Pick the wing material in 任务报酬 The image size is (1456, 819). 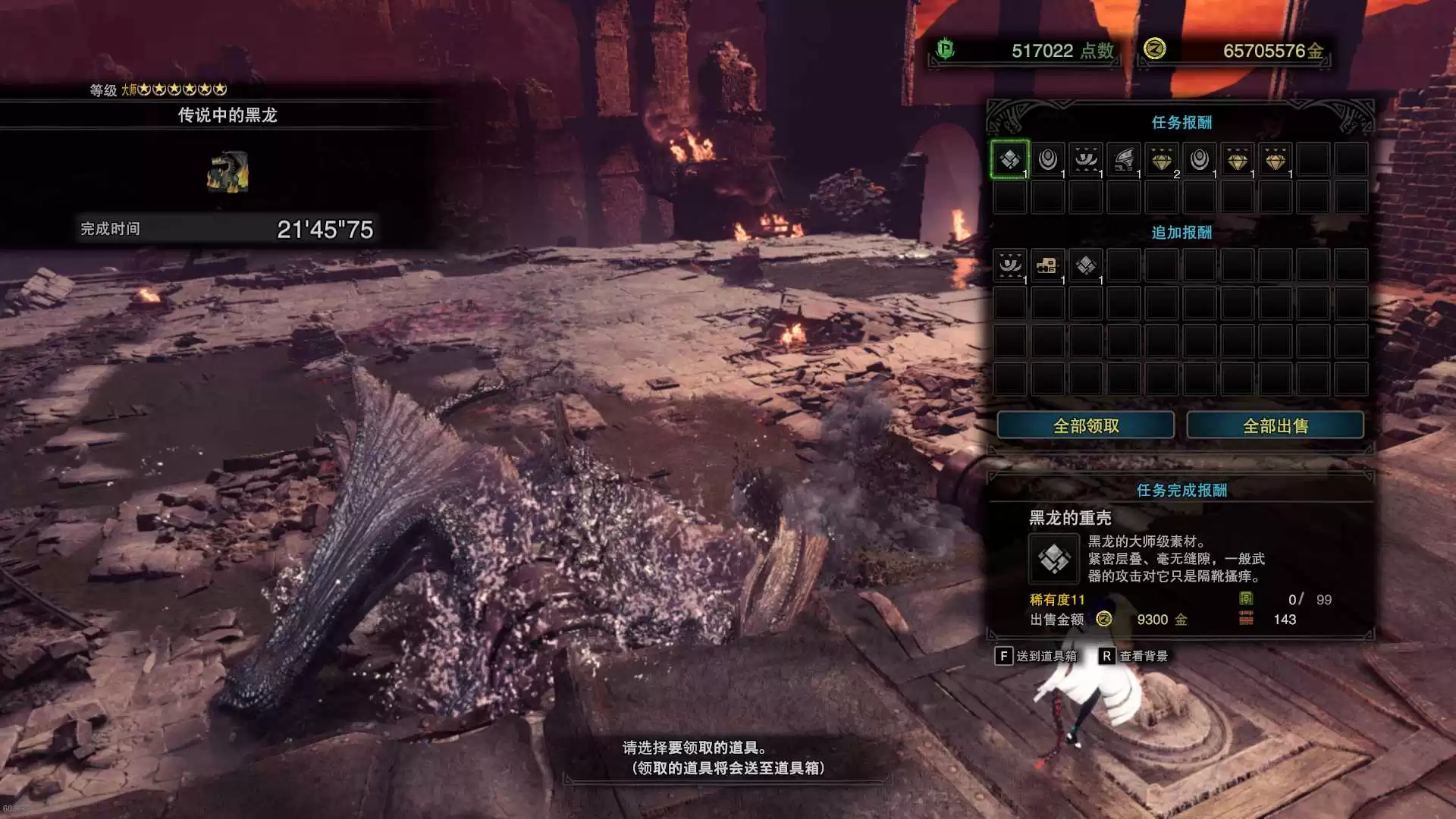click(x=1123, y=159)
